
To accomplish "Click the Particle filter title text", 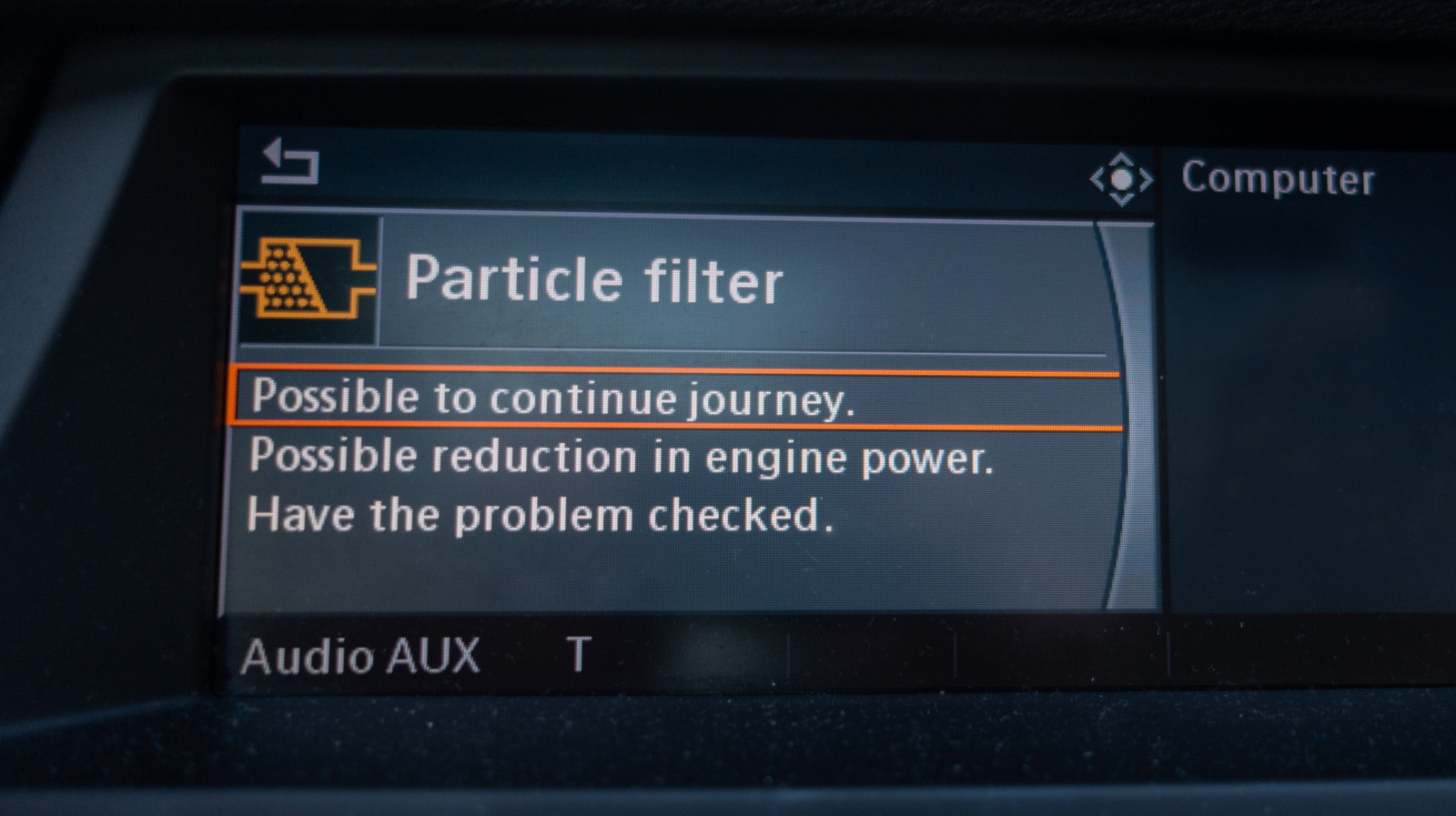I will (595, 281).
